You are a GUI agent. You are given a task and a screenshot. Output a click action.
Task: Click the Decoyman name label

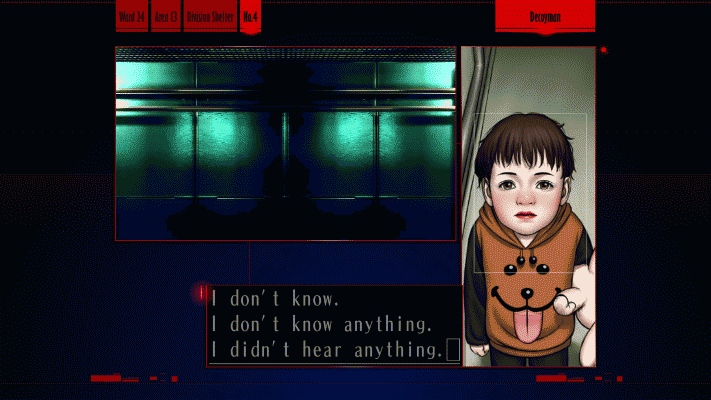point(545,16)
